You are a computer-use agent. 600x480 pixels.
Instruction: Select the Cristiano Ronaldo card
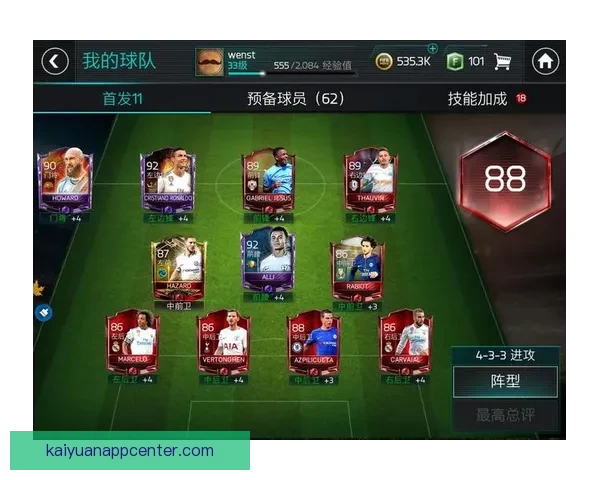coord(168,185)
